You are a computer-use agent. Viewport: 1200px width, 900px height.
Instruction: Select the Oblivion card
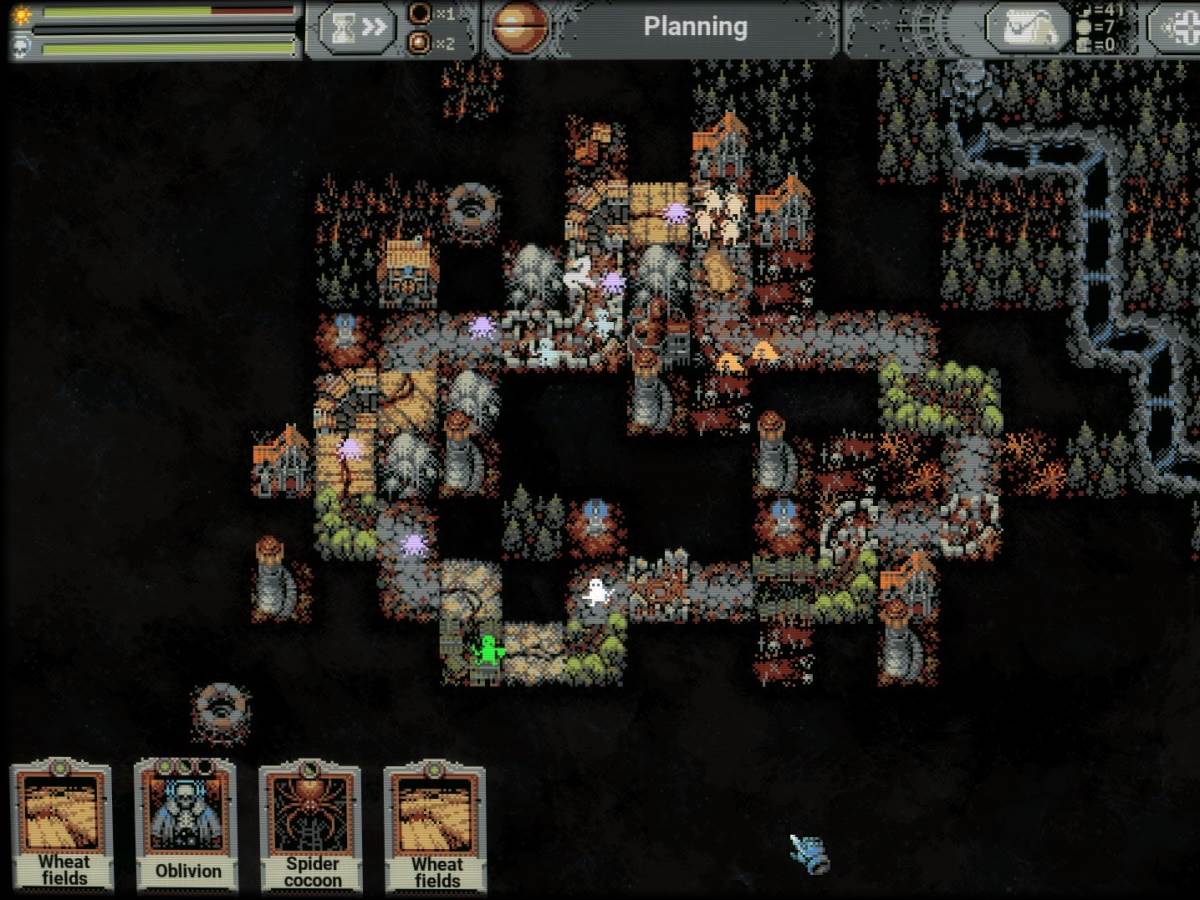(x=187, y=824)
